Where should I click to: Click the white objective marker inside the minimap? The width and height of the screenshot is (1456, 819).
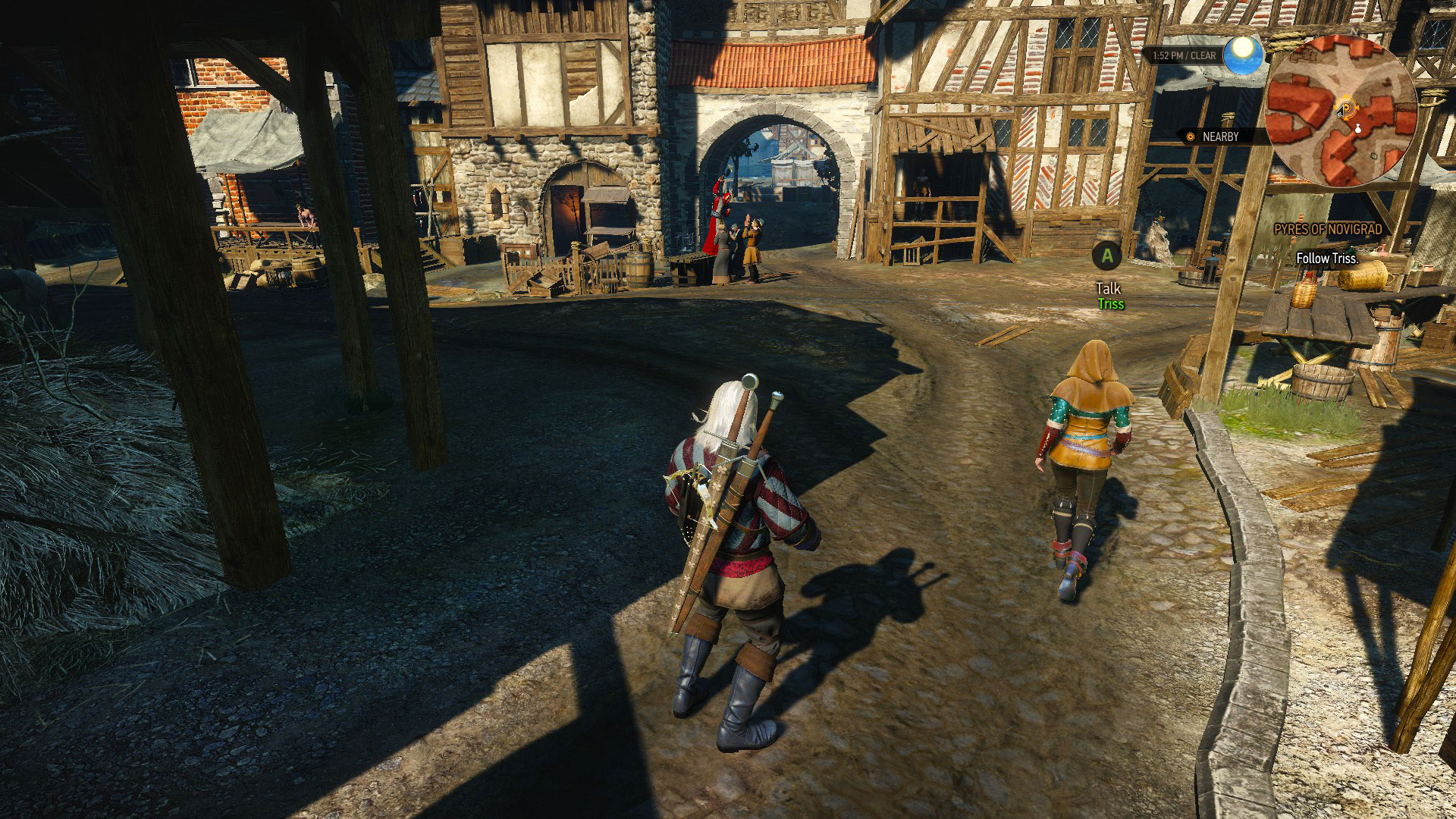click(x=1358, y=130)
